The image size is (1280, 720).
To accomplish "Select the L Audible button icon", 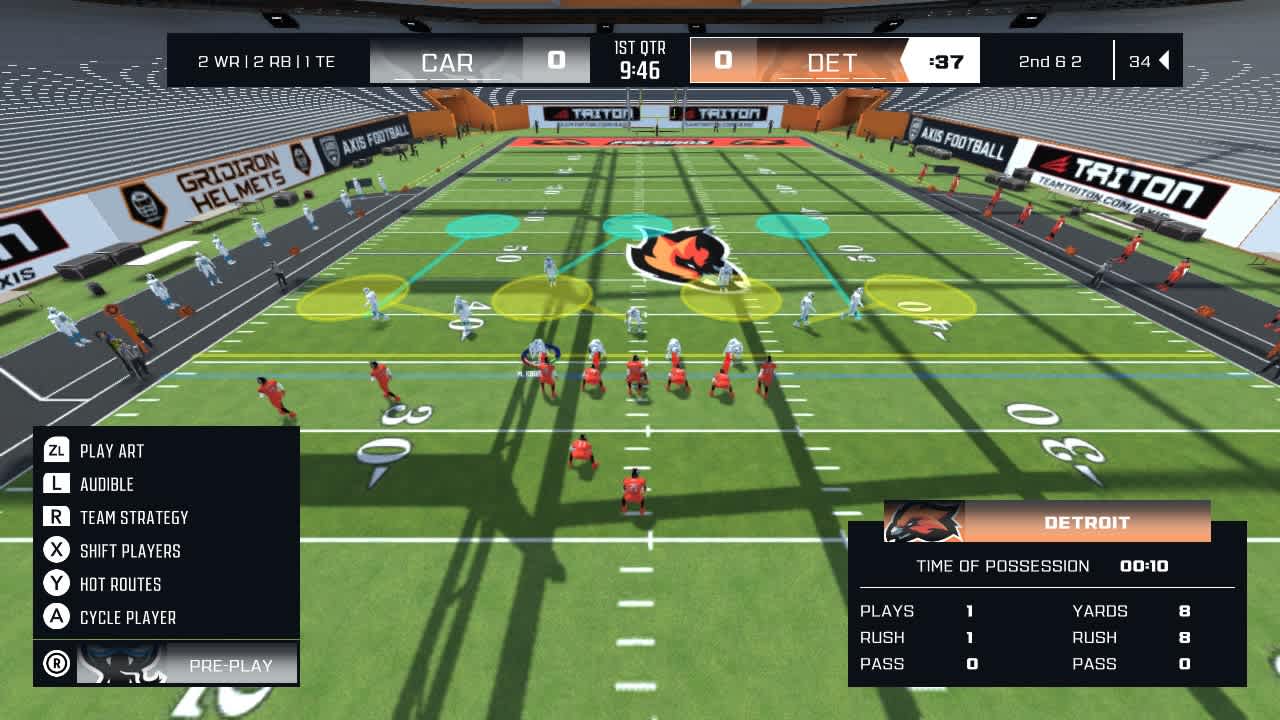I will pos(59,484).
